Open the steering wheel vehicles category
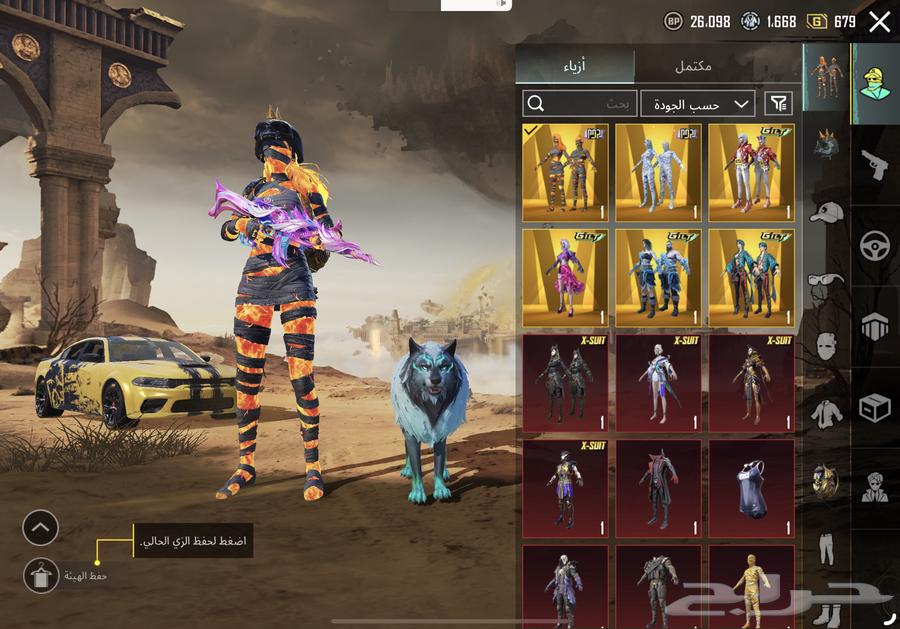Viewport: 900px width, 629px height. (x=875, y=245)
